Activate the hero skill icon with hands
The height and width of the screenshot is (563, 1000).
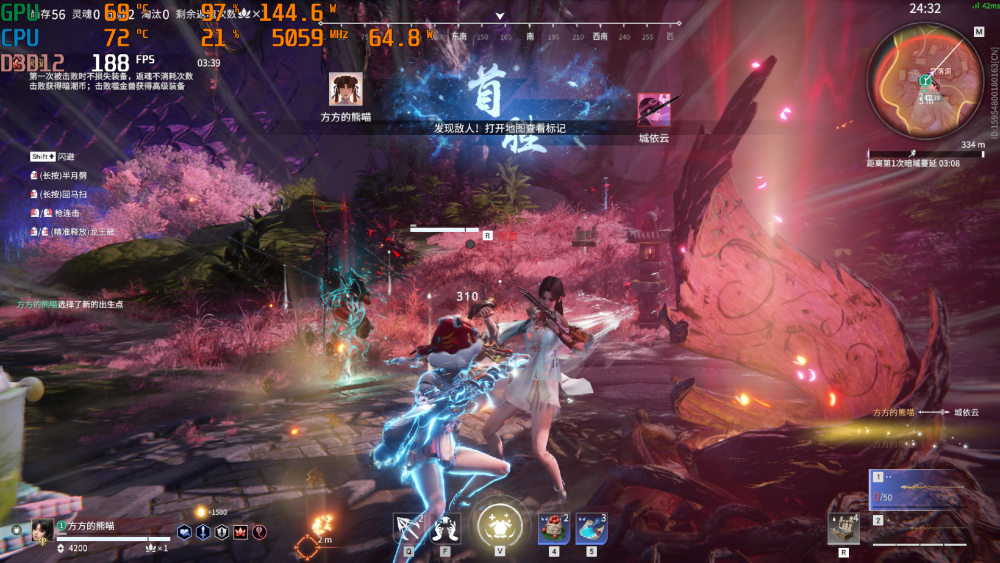click(445, 526)
